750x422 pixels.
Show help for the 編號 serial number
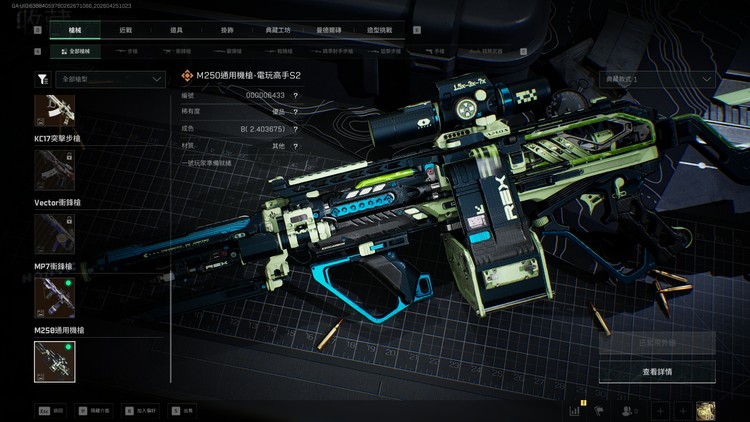point(295,95)
